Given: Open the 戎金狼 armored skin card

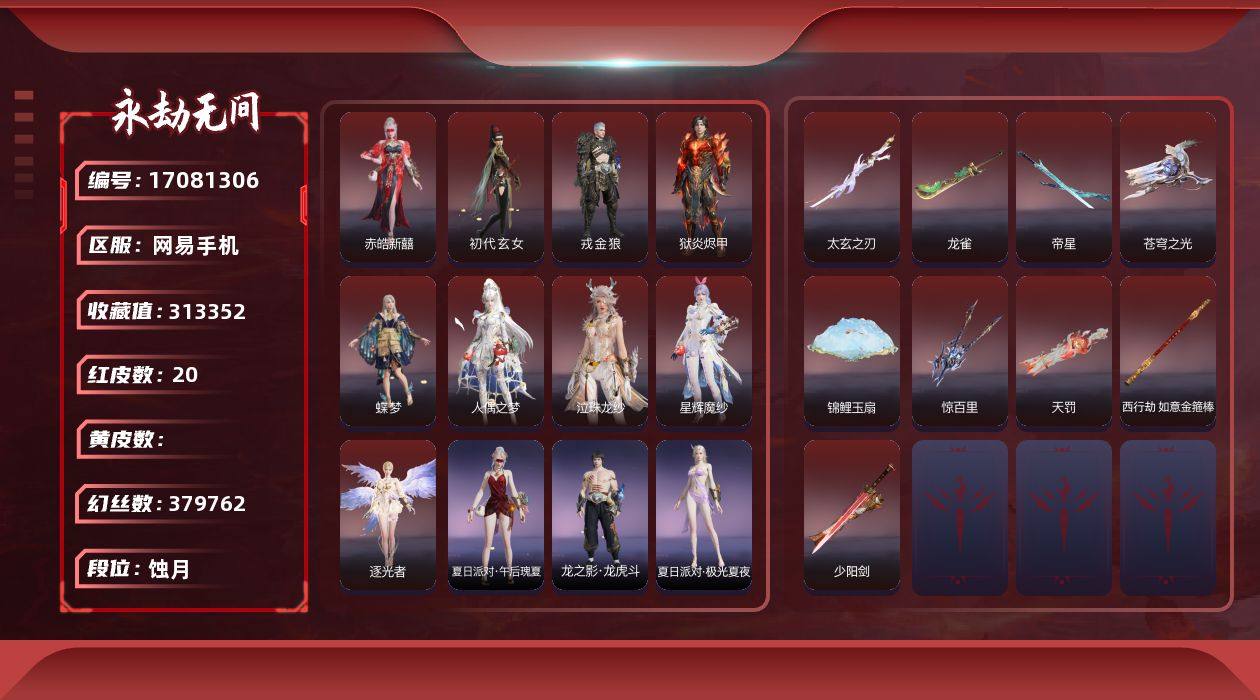Looking at the screenshot, I should pos(600,187).
